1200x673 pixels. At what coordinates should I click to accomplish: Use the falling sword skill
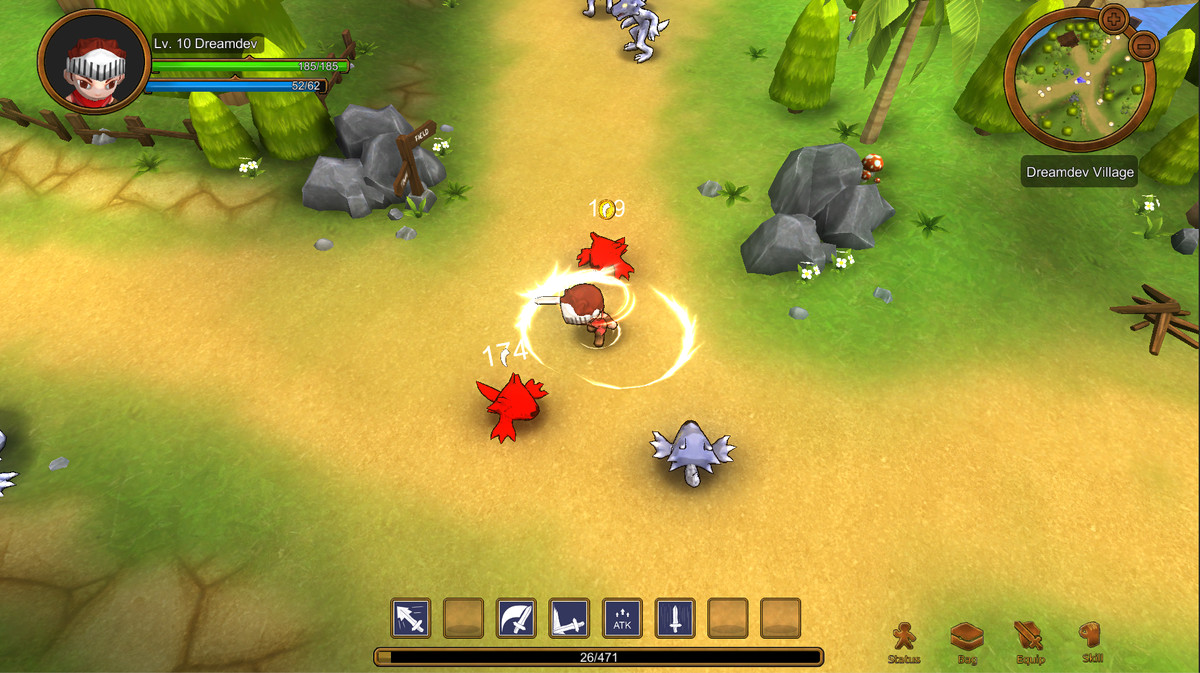[x=675, y=619]
